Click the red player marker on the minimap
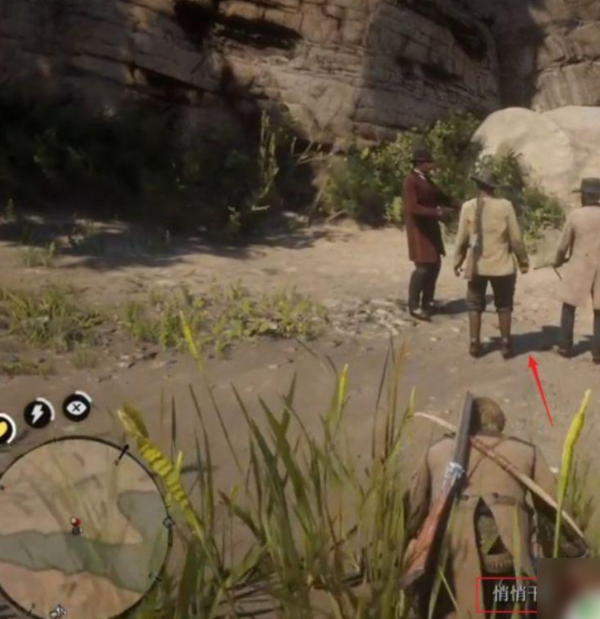 coord(75,524)
